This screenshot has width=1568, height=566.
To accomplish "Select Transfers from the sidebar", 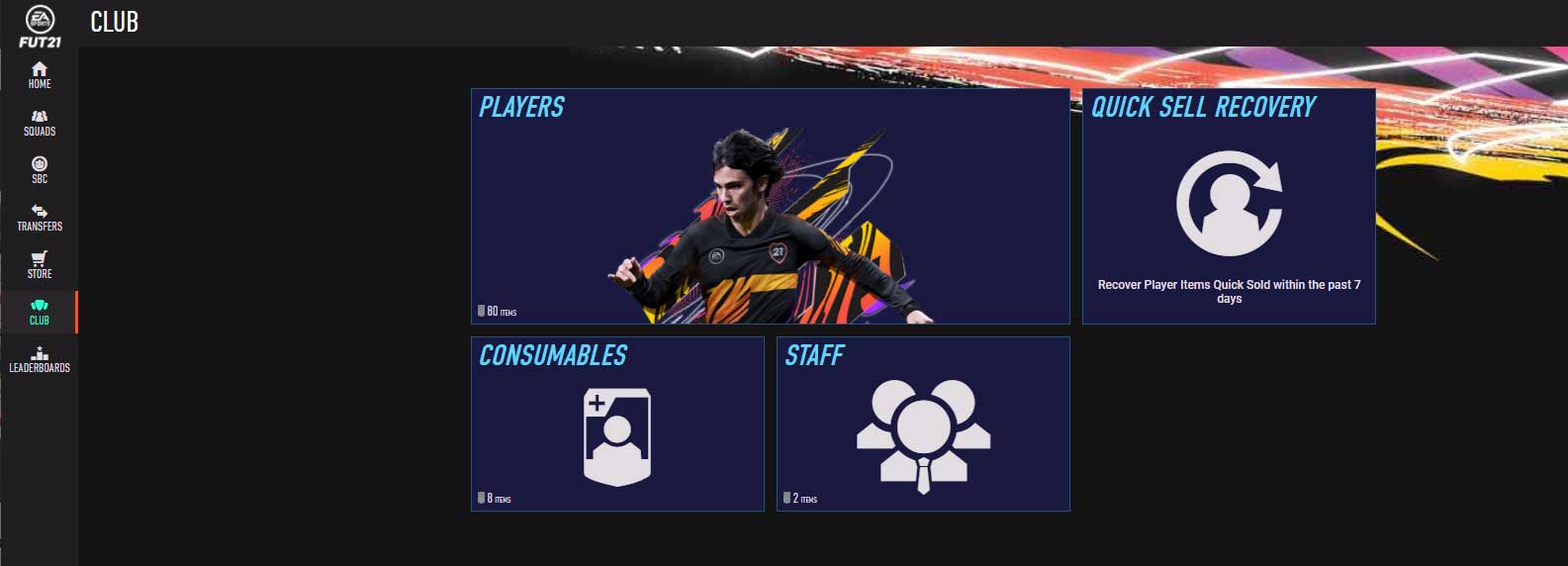I will pyautogui.click(x=39, y=217).
